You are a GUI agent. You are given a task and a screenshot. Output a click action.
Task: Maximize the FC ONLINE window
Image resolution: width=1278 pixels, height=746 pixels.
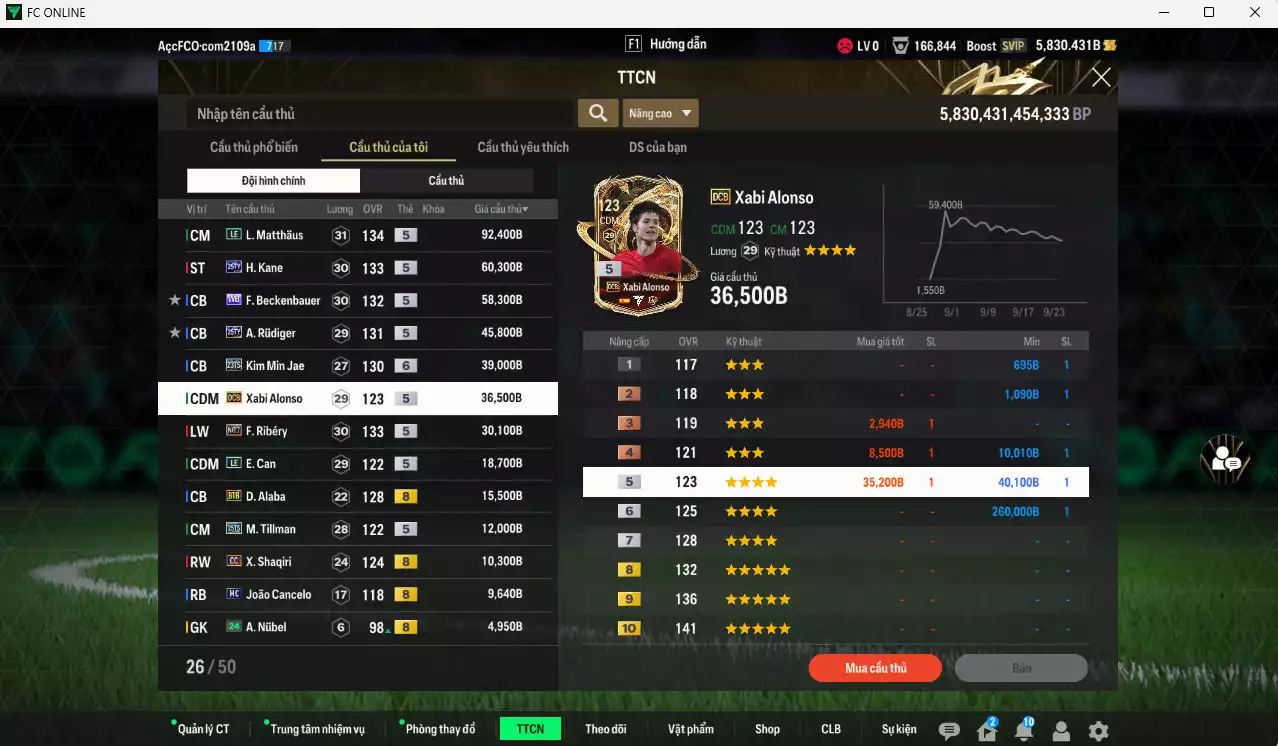coord(1208,12)
